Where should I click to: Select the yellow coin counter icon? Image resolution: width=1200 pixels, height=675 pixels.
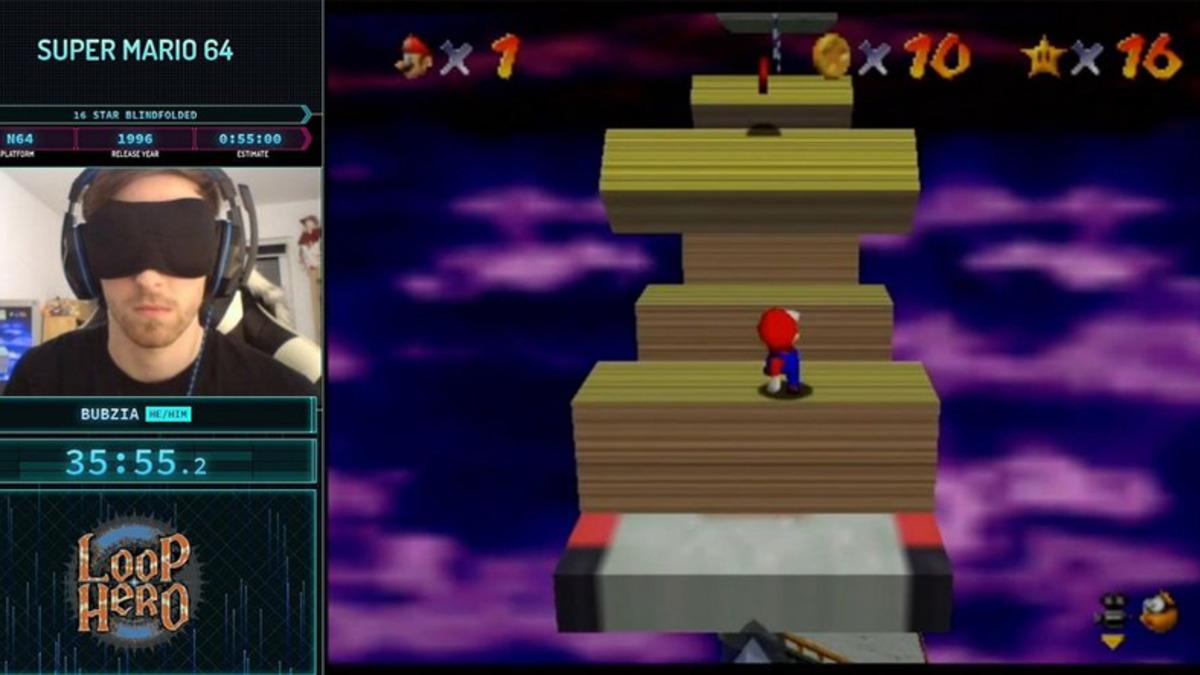coord(830,56)
